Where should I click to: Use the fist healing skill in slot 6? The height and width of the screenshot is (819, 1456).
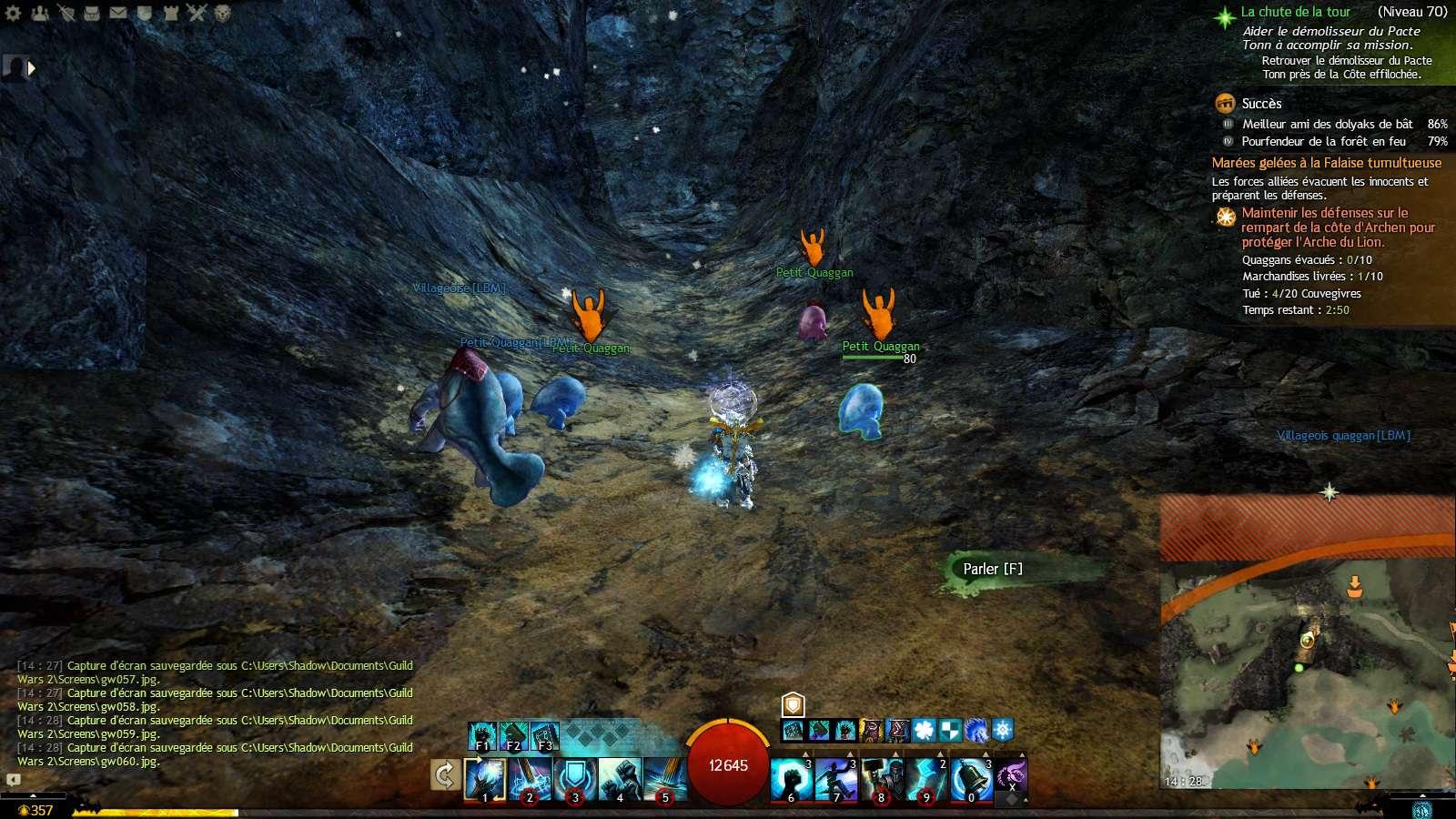pyautogui.click(x=791, y=779)
